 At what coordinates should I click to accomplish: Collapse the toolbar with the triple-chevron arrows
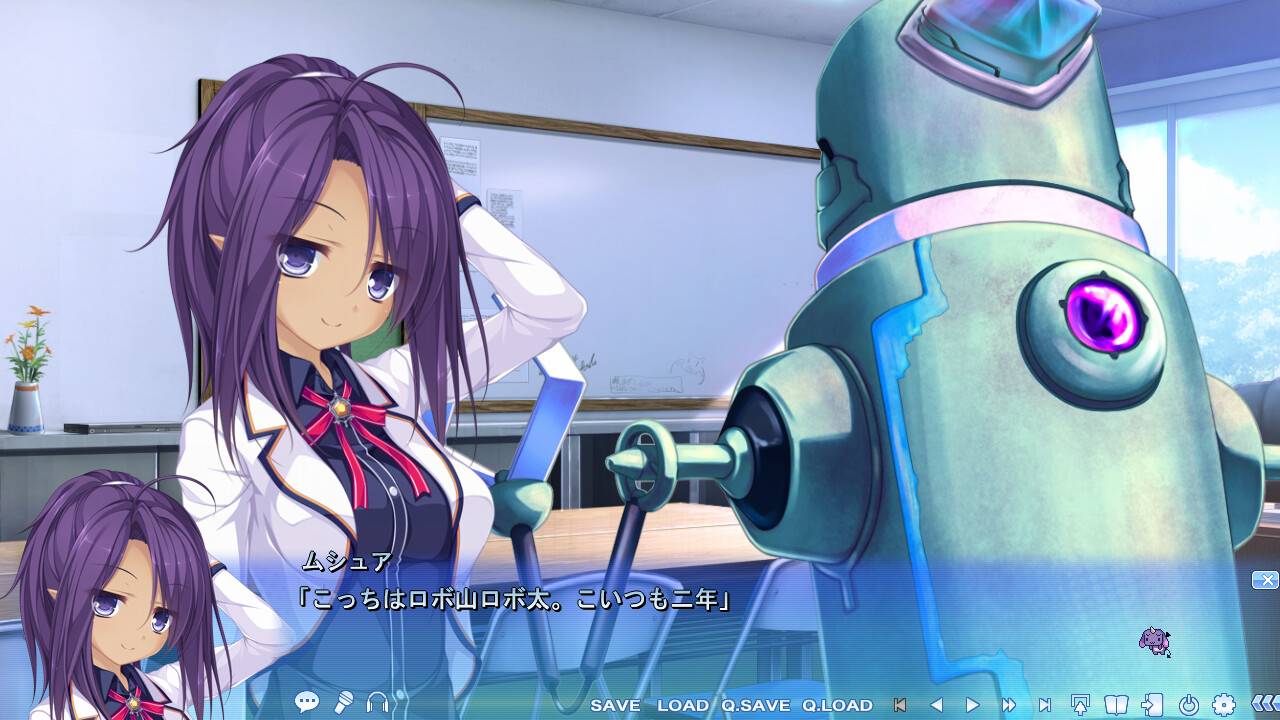(1264, 703)
